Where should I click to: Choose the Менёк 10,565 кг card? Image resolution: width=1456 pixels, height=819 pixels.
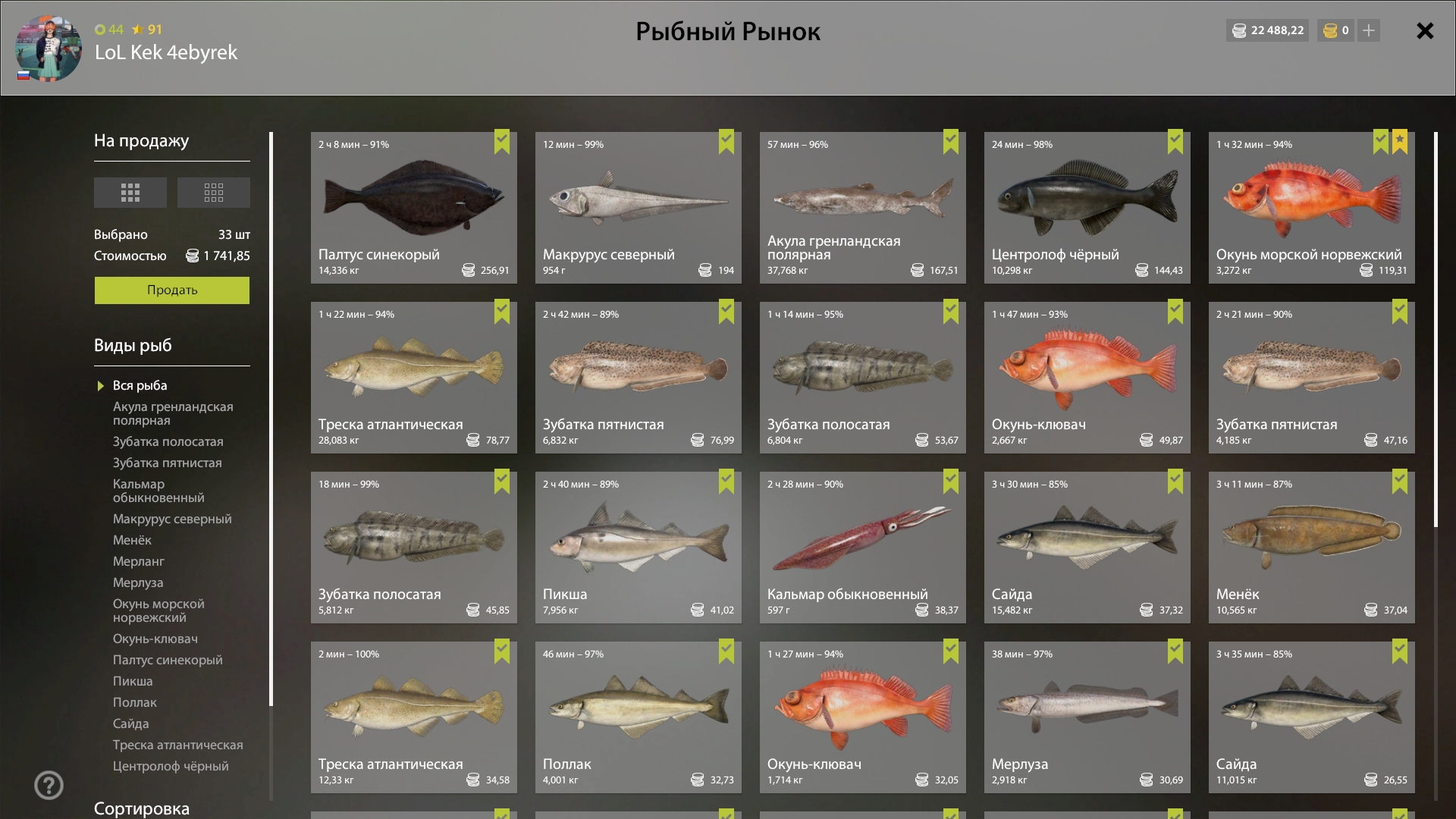coord(1311,548)
